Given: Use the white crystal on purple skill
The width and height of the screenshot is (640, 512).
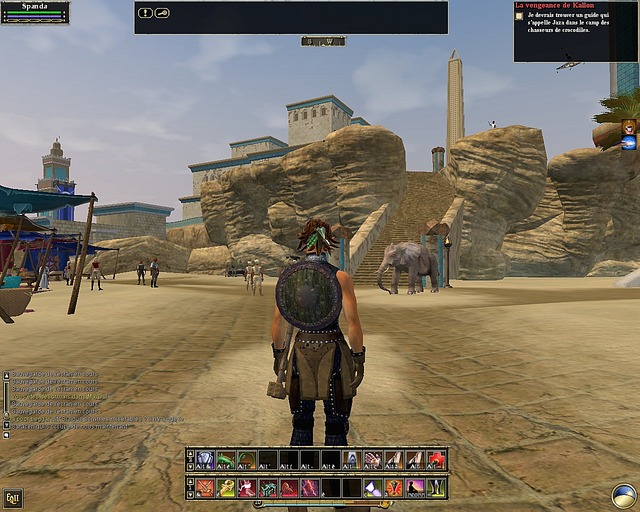Looking at the screenshot, I should tap(373, 488).
